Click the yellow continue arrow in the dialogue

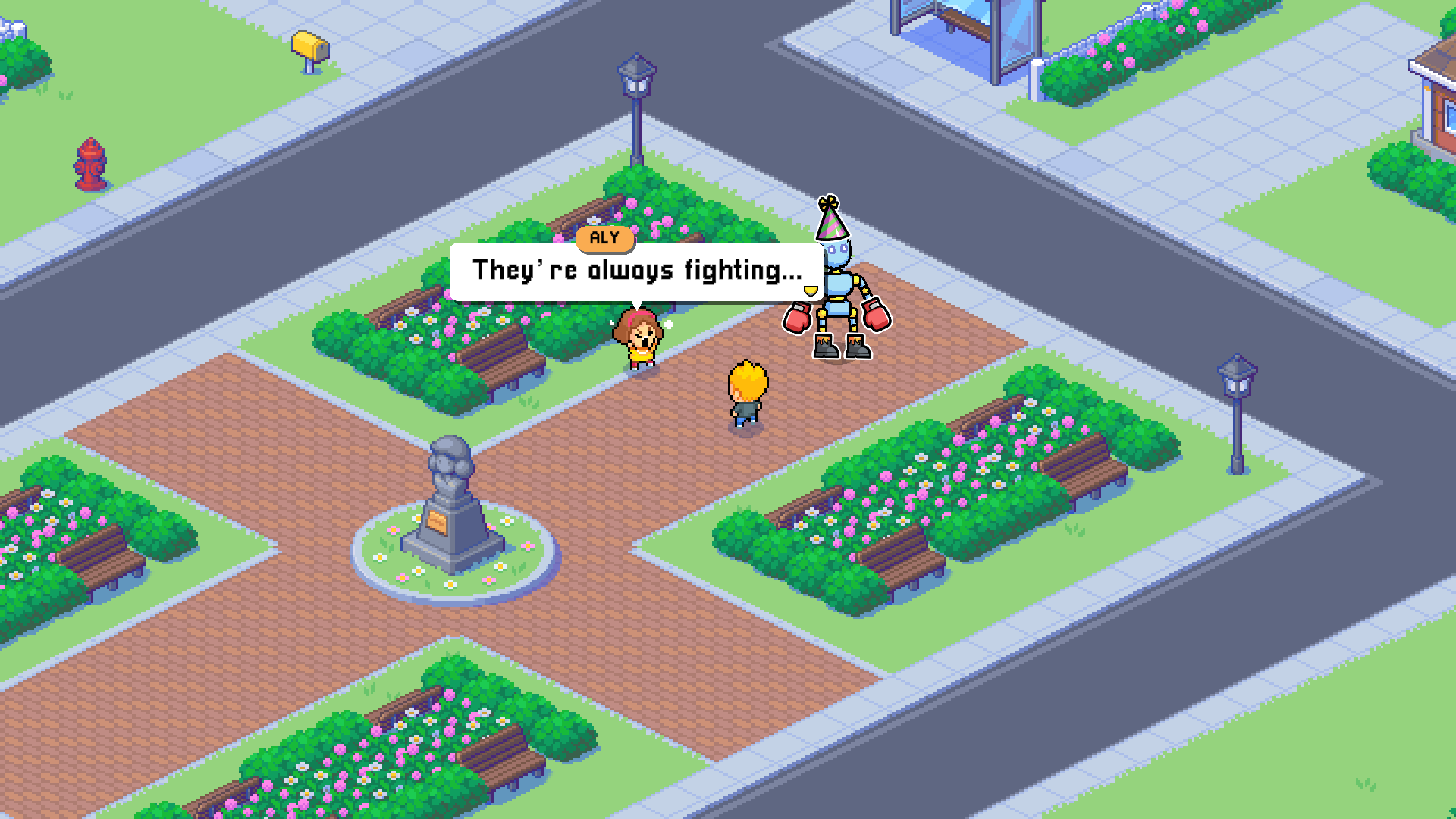tap(811, 290)
